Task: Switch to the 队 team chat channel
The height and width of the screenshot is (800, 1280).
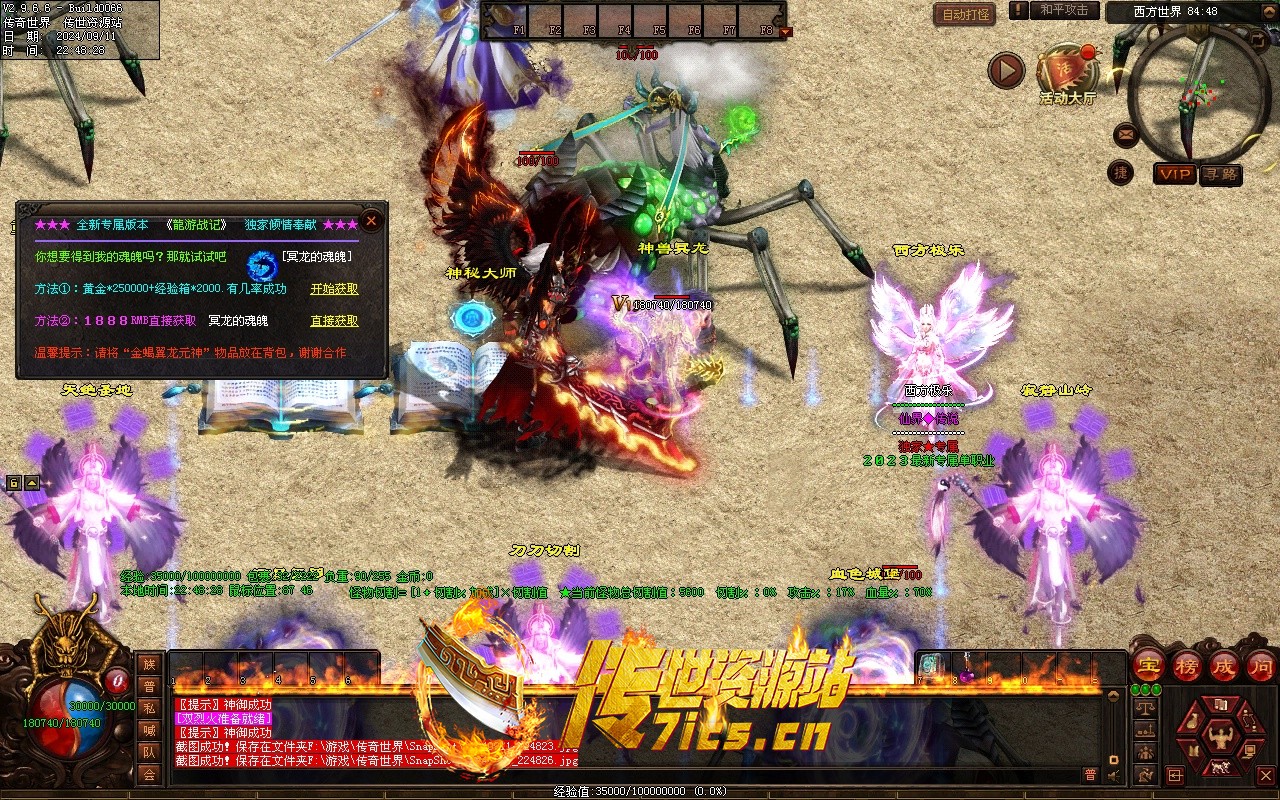Action: click(x=149, y=751)
